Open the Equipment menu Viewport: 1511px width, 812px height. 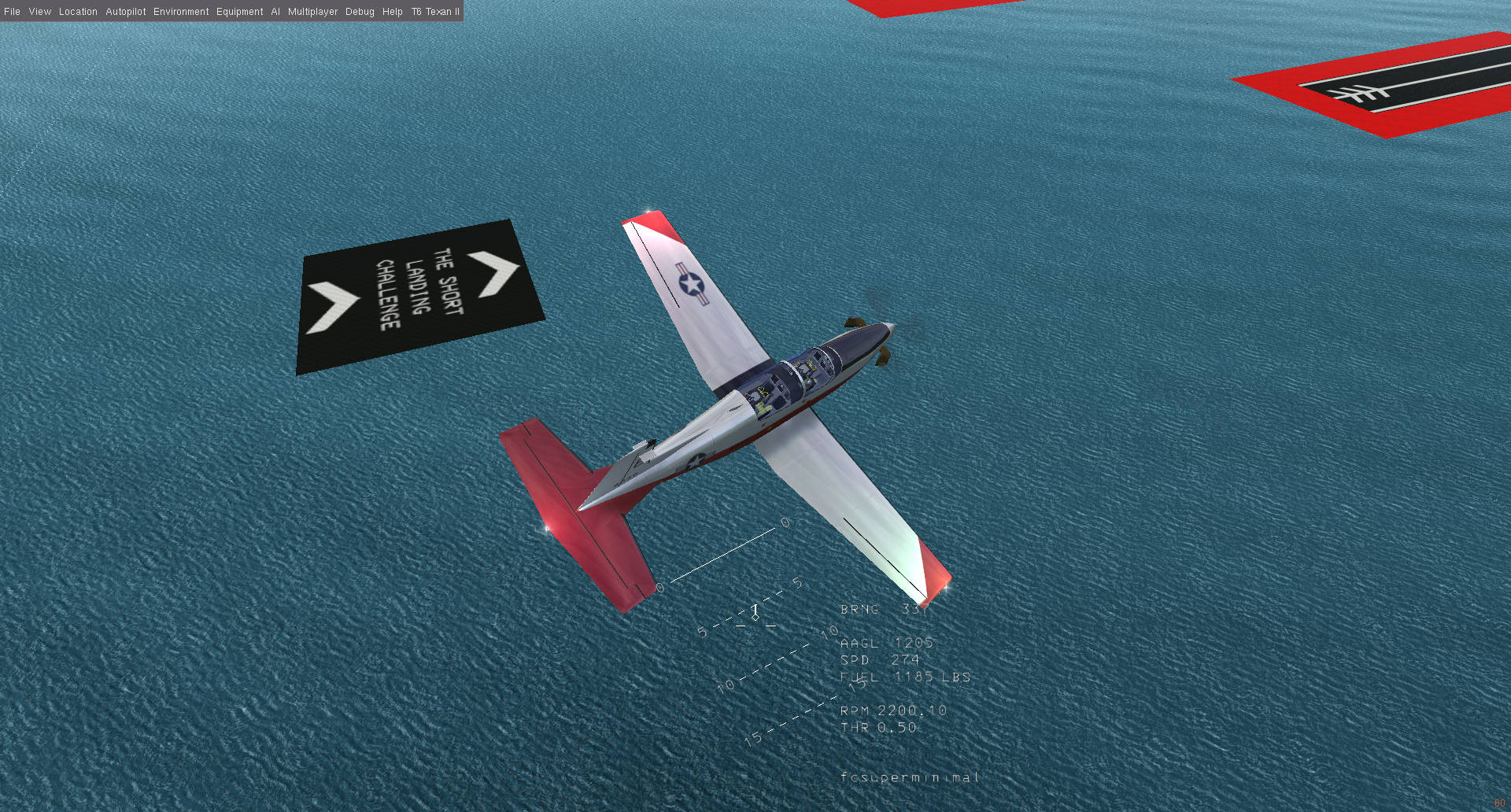click(x=239, y=12)
